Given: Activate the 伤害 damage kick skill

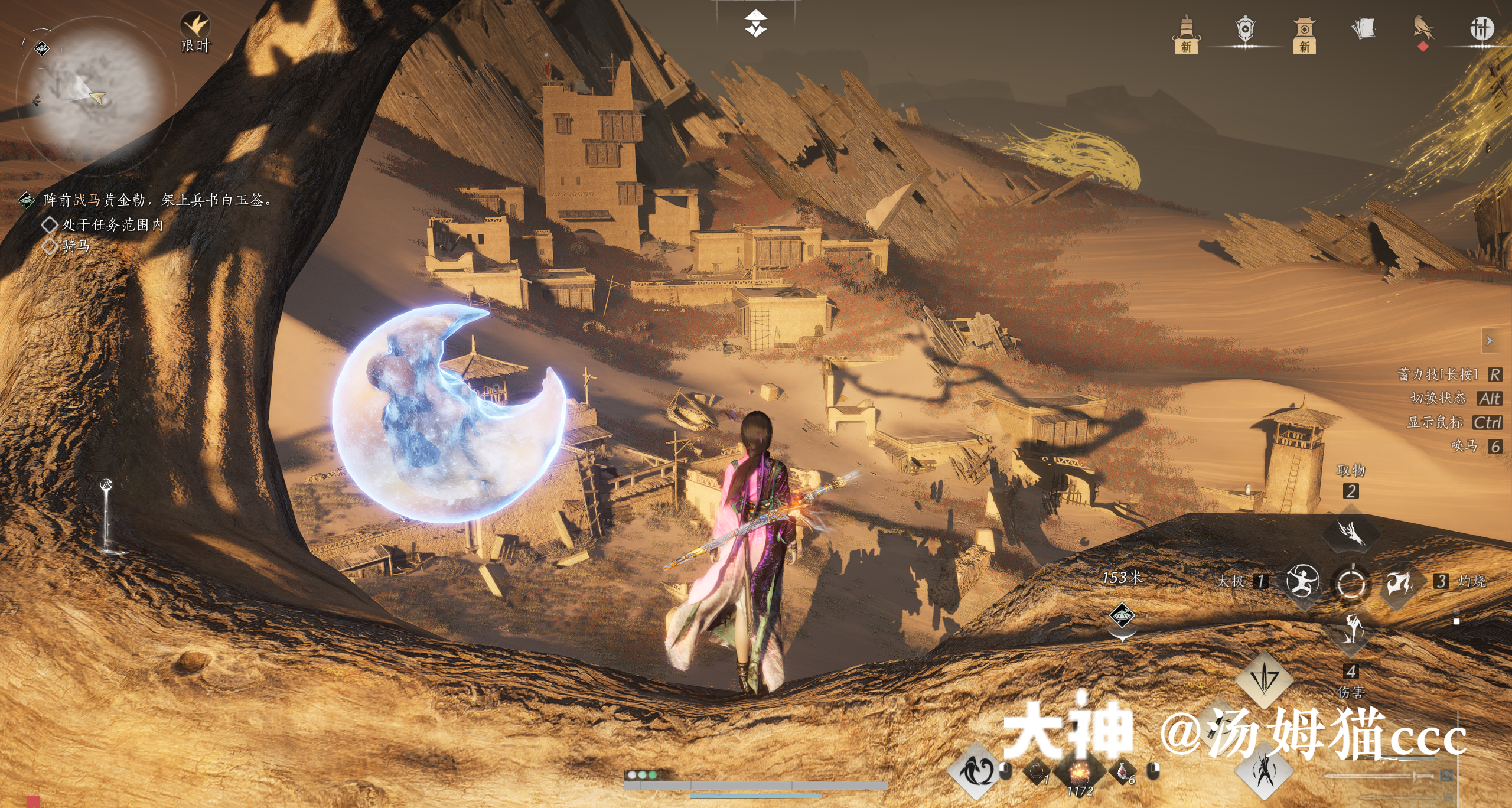Looking at the screenshot, I should point(1351,630).
